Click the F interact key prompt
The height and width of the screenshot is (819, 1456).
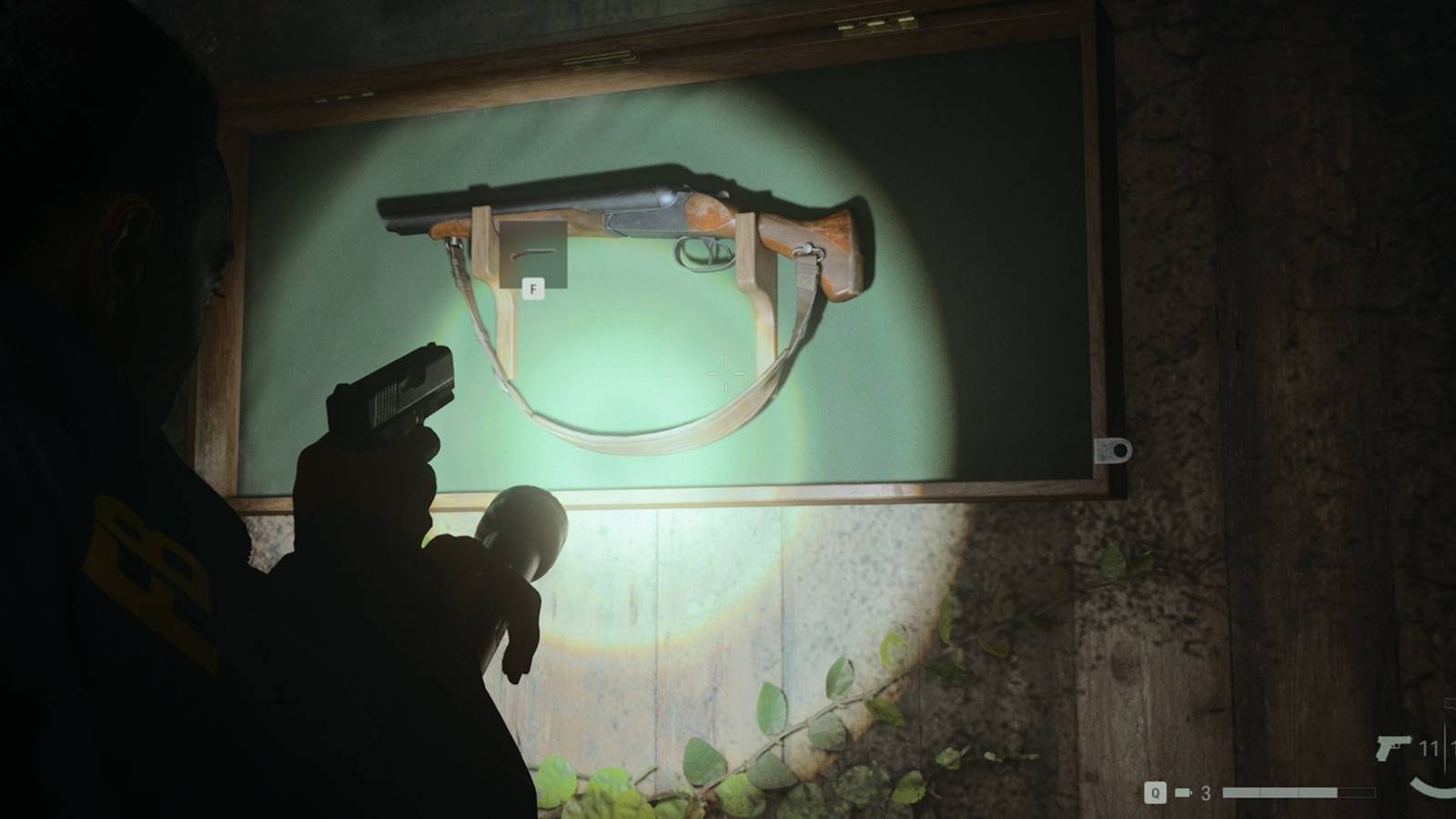tap(533, 289)
